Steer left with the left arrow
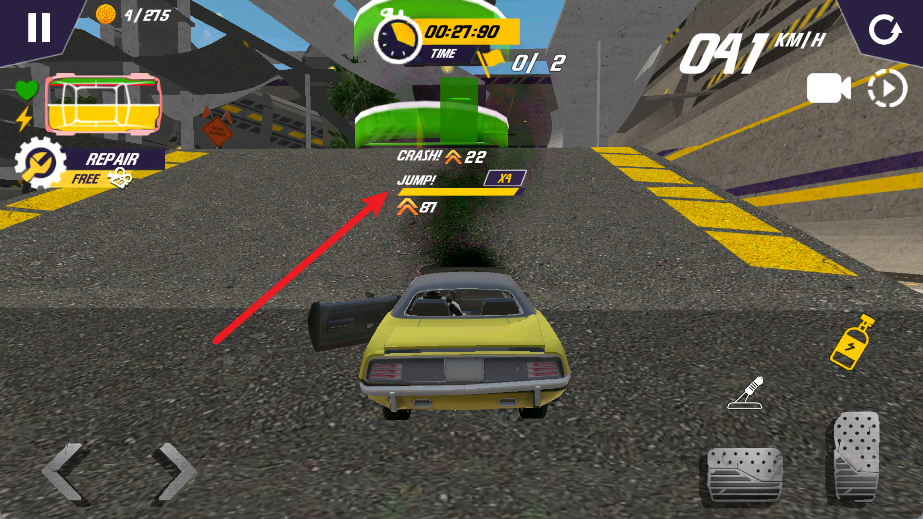 [x=62, y=470]
